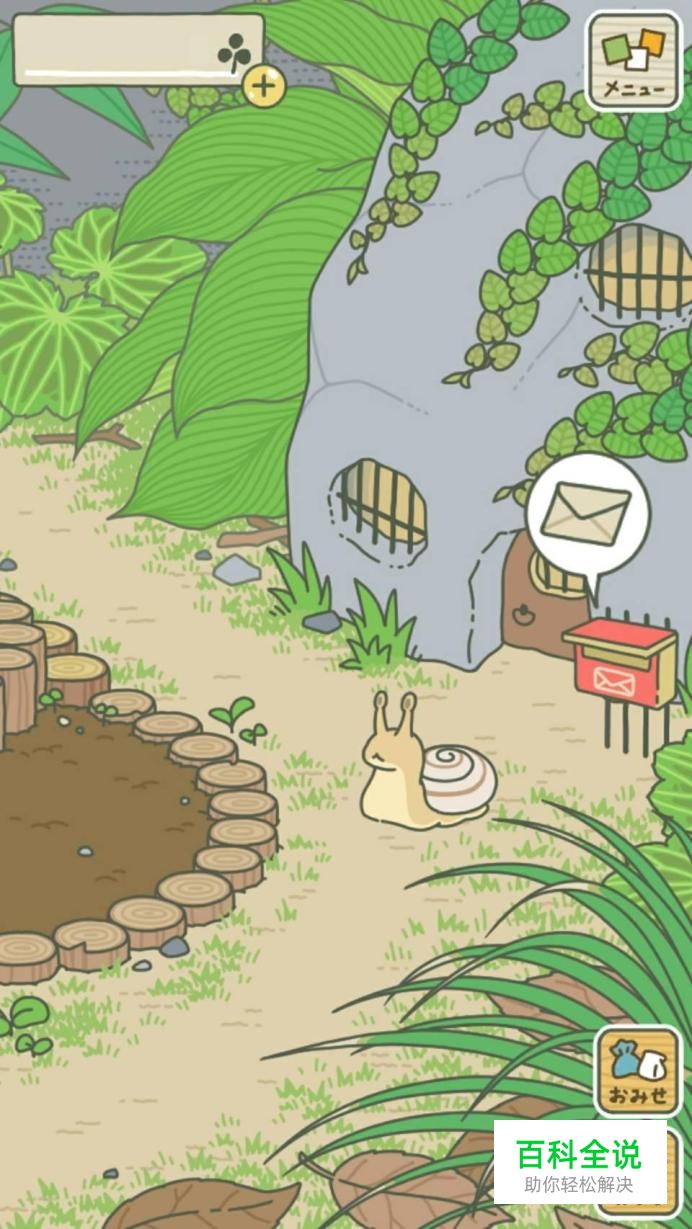692x1229 pixels.
Task: Open the おみせ shop
Action: [x=638, y=1071]
